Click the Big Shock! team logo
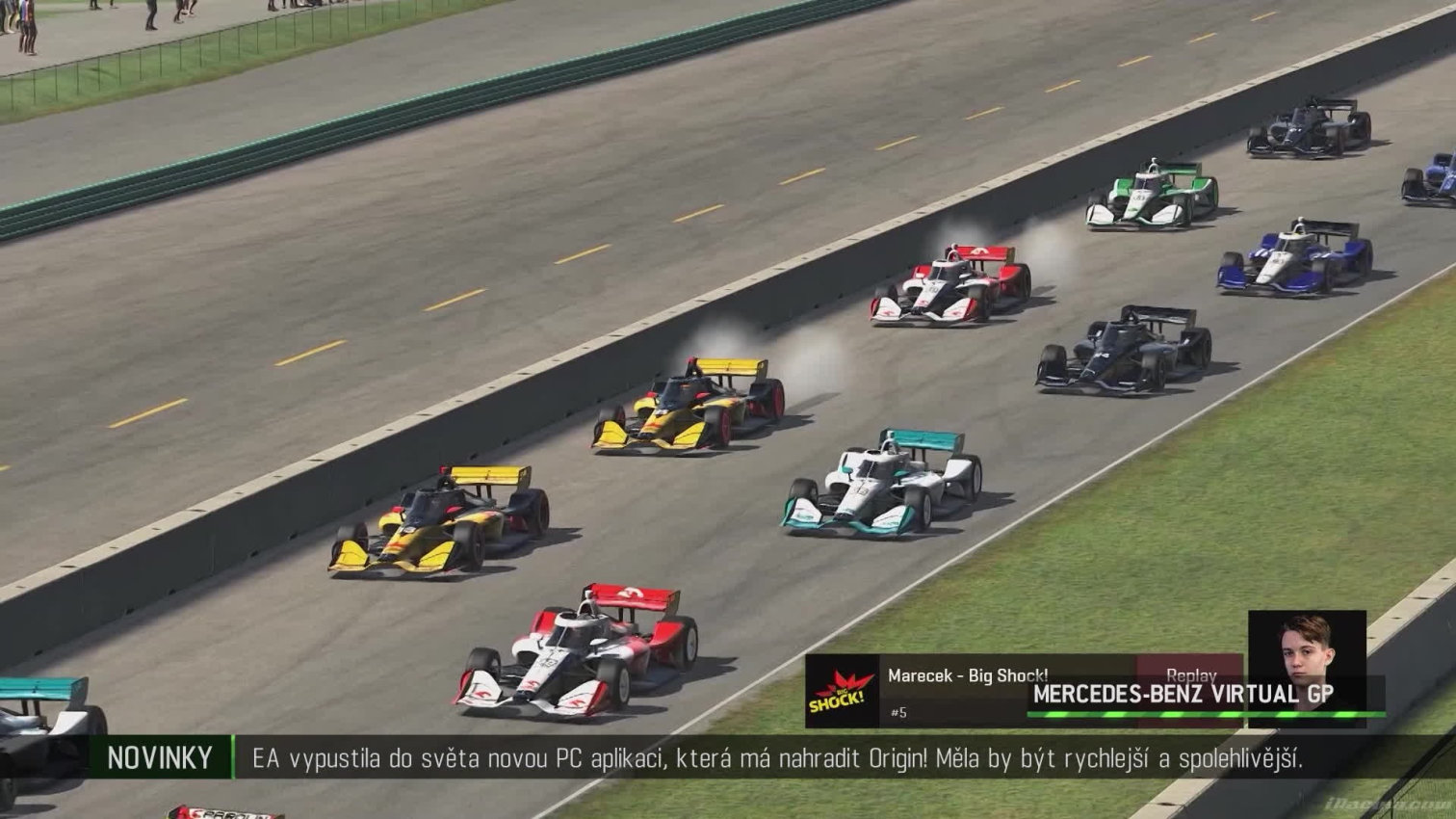 click(x=842, y=692)
